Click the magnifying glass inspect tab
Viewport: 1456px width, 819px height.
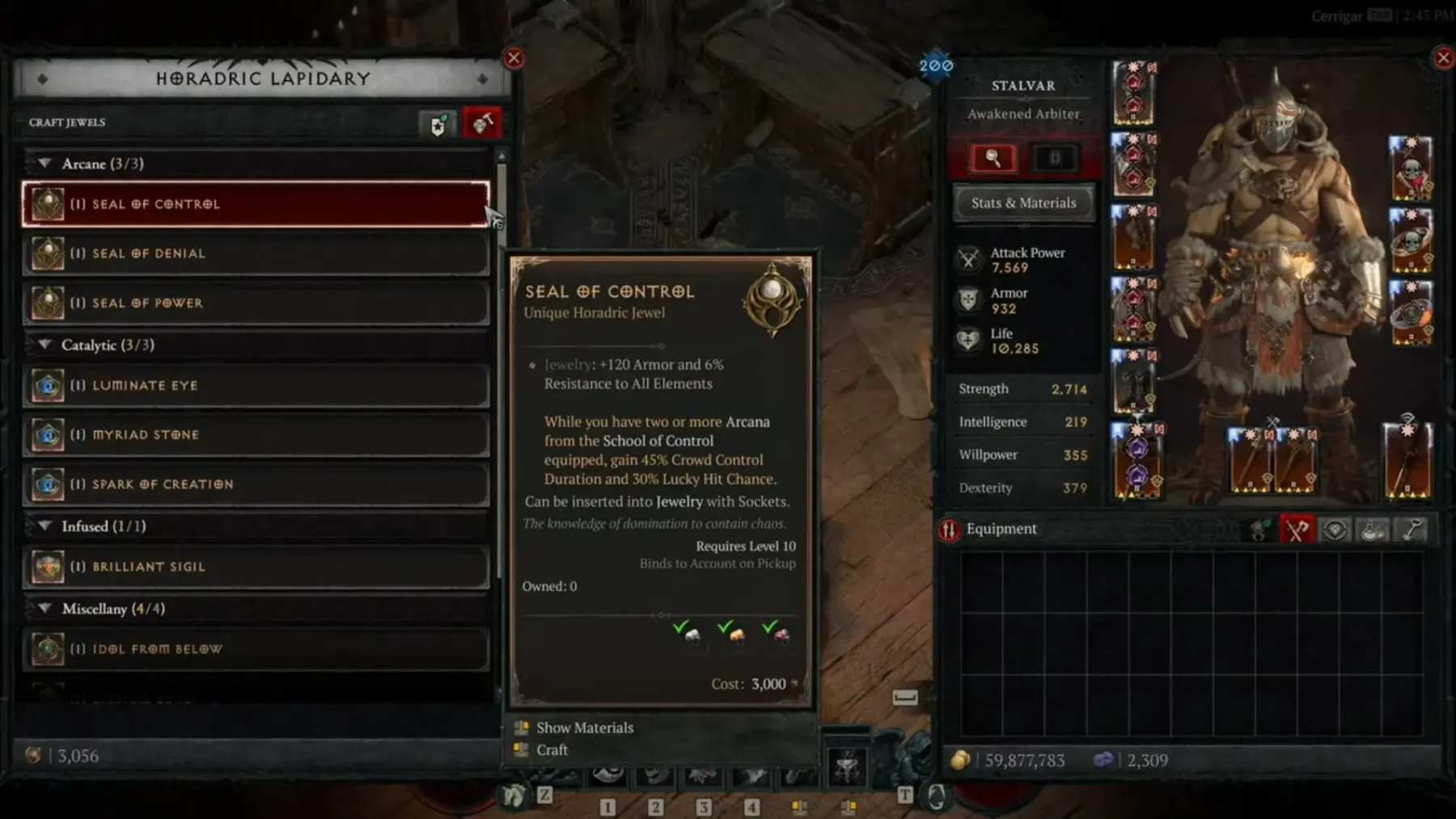click(x=993, y=159)
